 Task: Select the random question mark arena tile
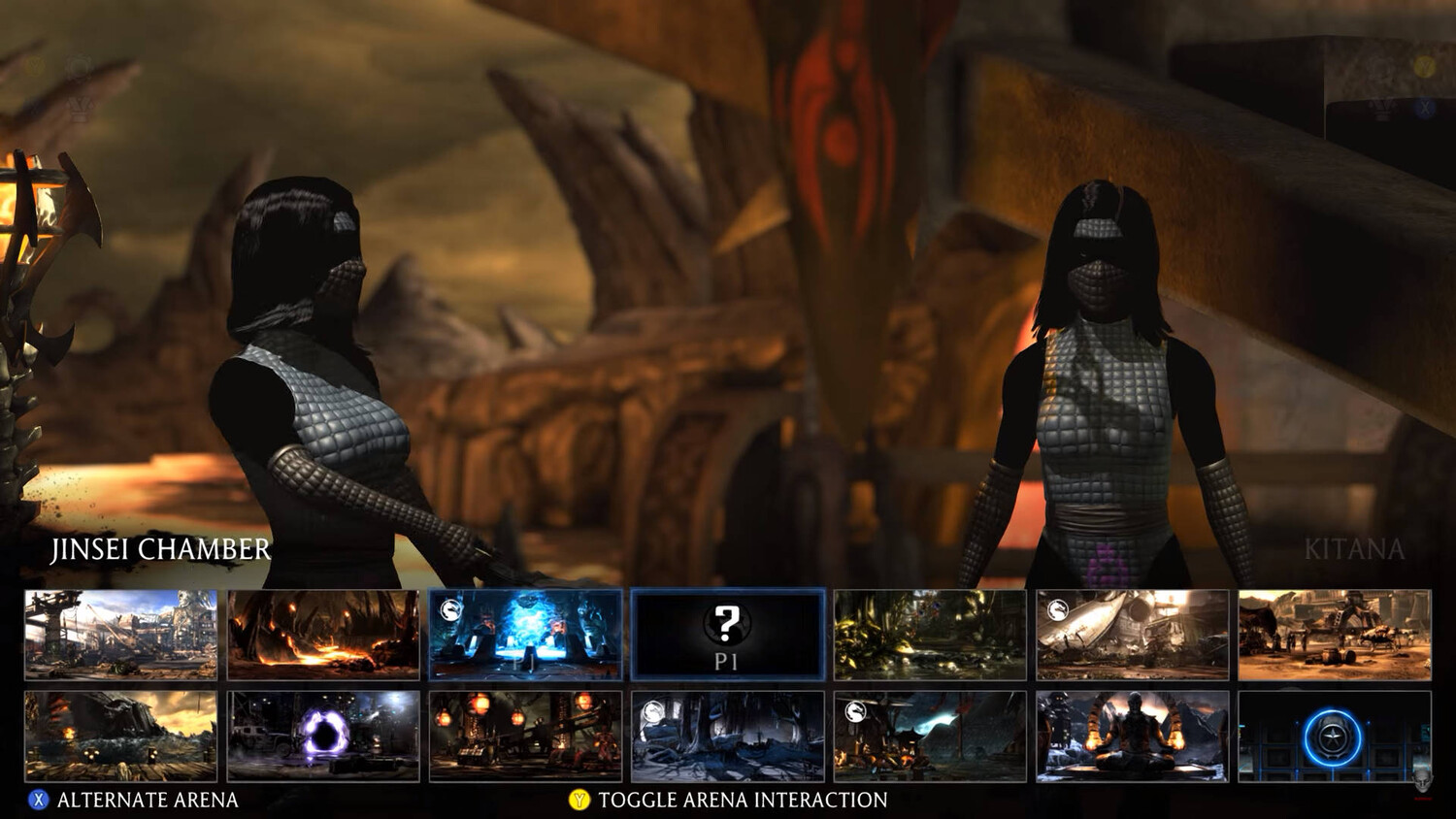(x=728, y=635)
